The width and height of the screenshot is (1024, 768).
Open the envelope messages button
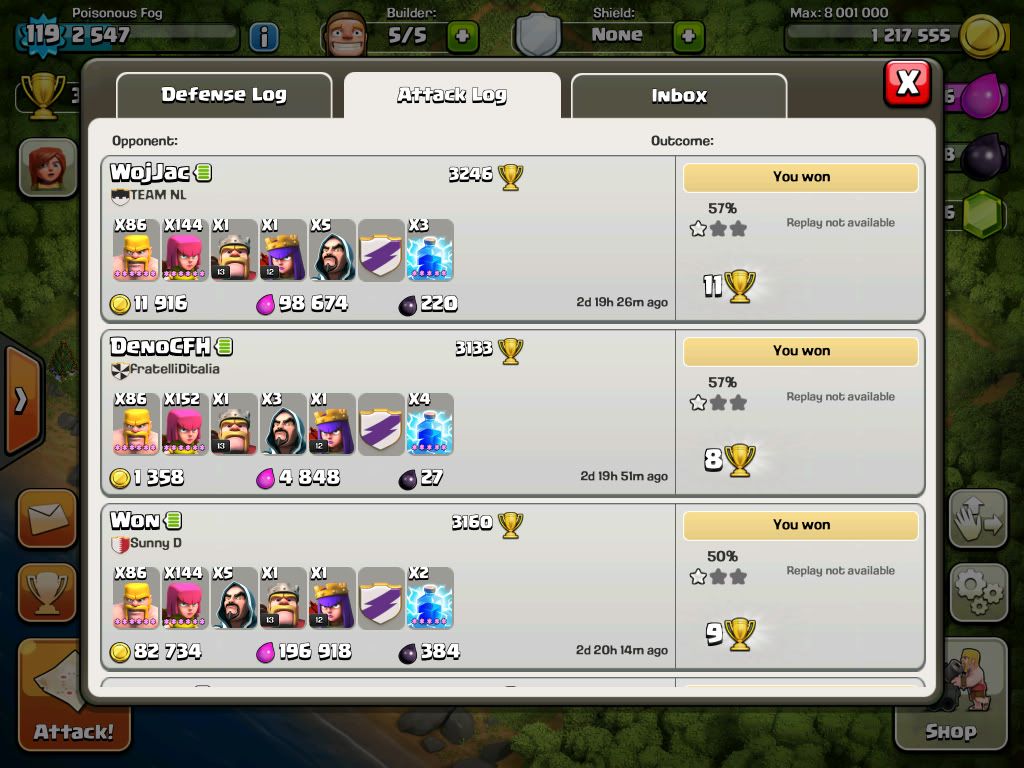(47, 518)
